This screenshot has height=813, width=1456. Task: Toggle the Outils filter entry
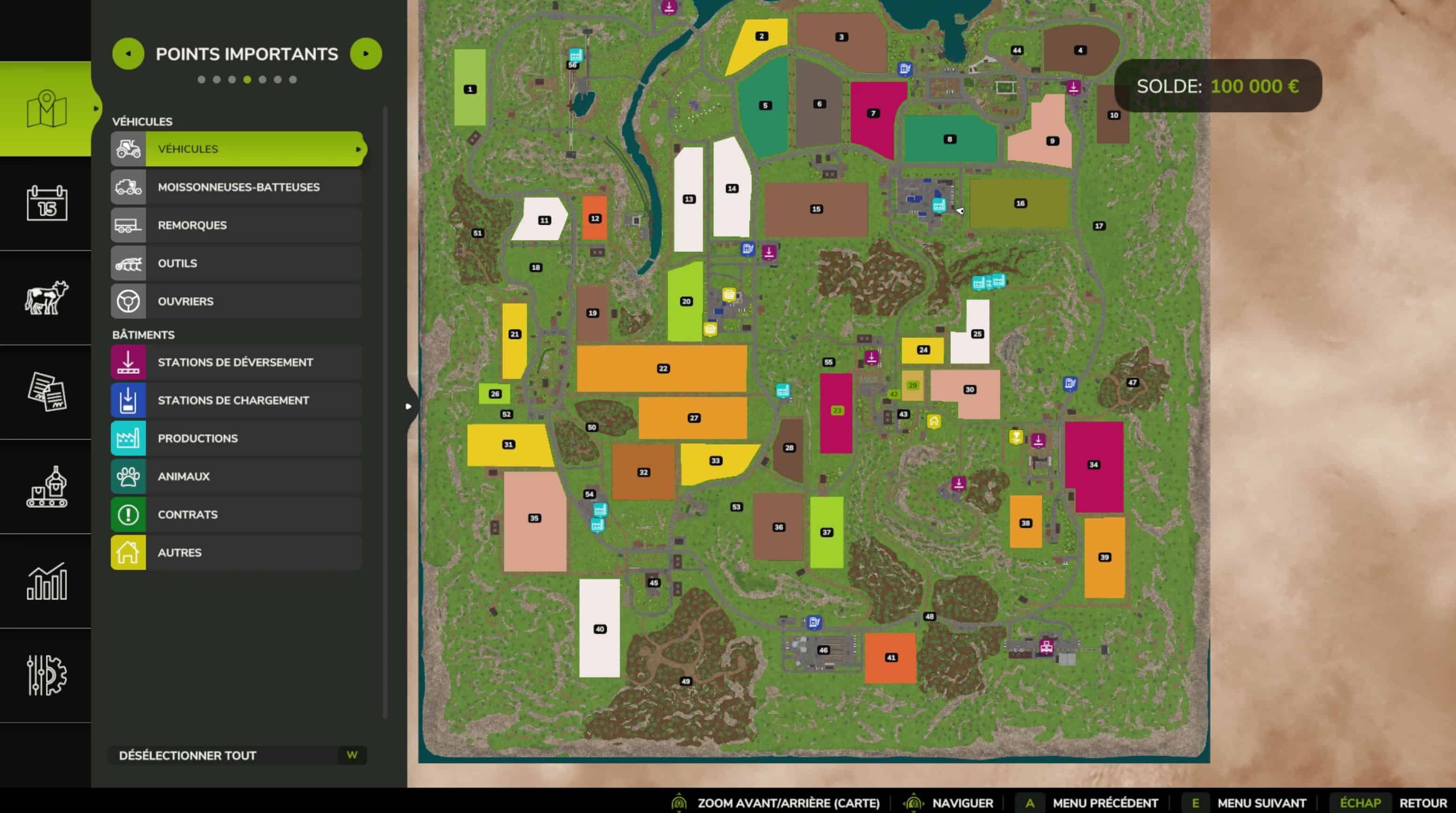pyautogui.click(x=236, y=264)
